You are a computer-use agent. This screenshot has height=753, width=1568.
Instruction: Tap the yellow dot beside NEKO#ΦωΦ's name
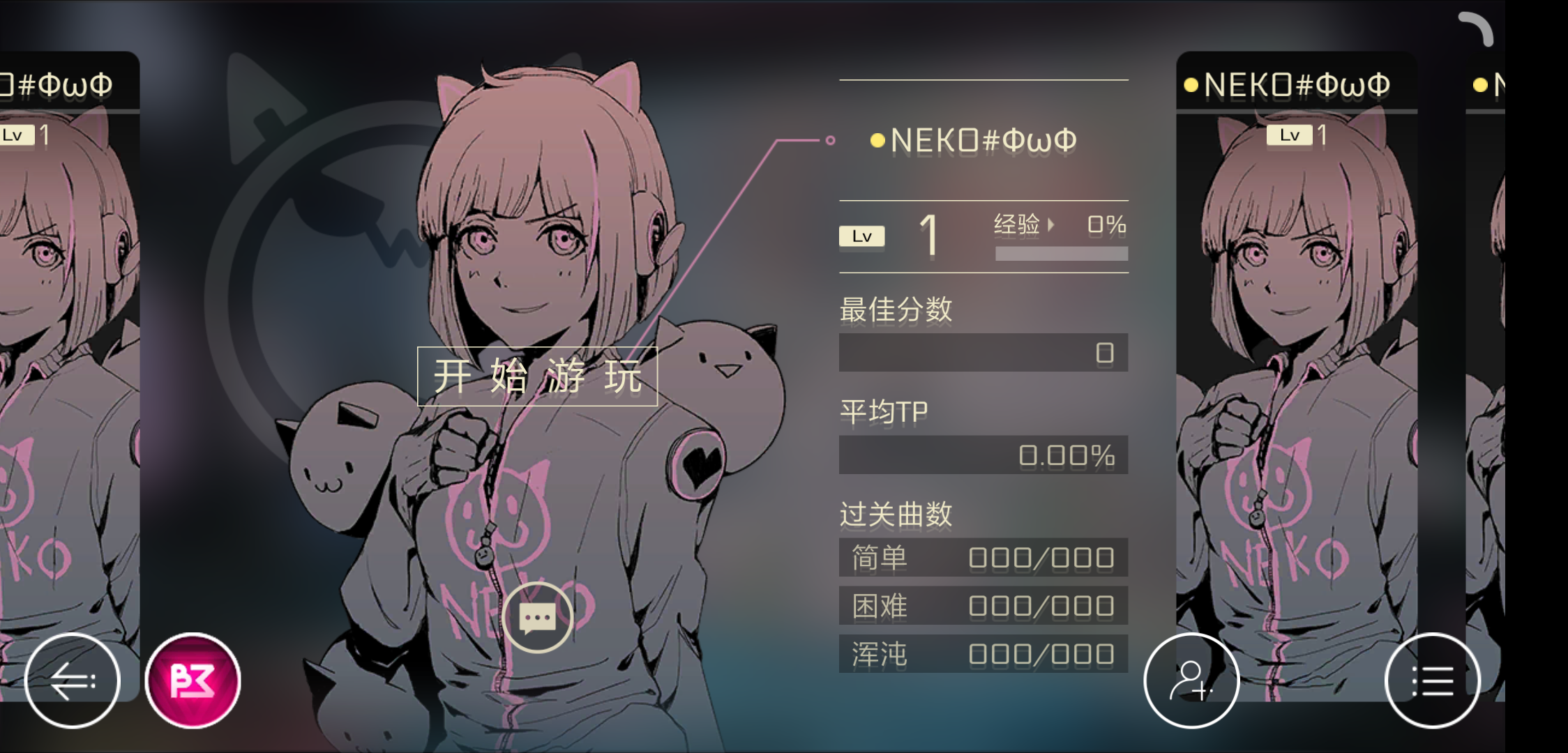click(x=876, y=141)
